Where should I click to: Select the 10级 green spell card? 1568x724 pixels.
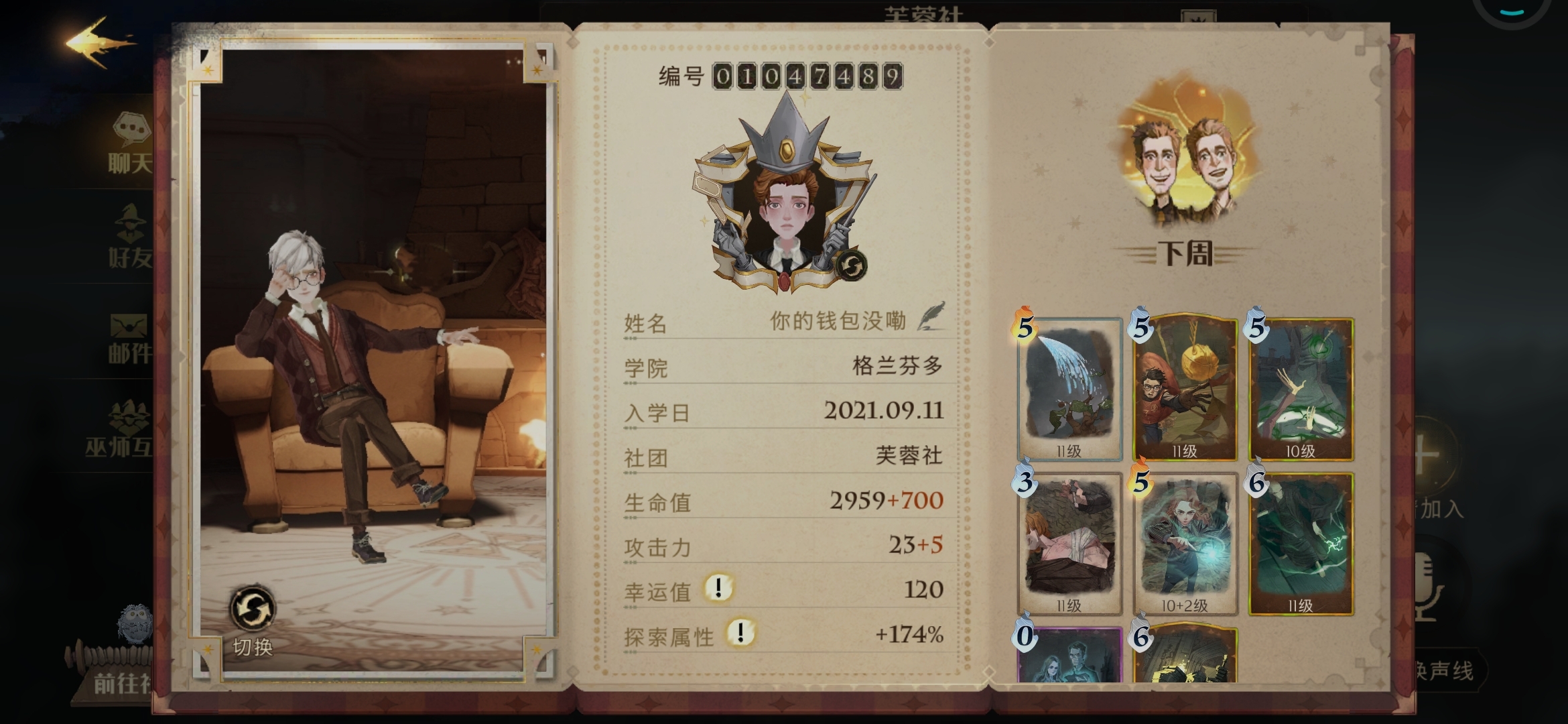[x=1301, y=390]
